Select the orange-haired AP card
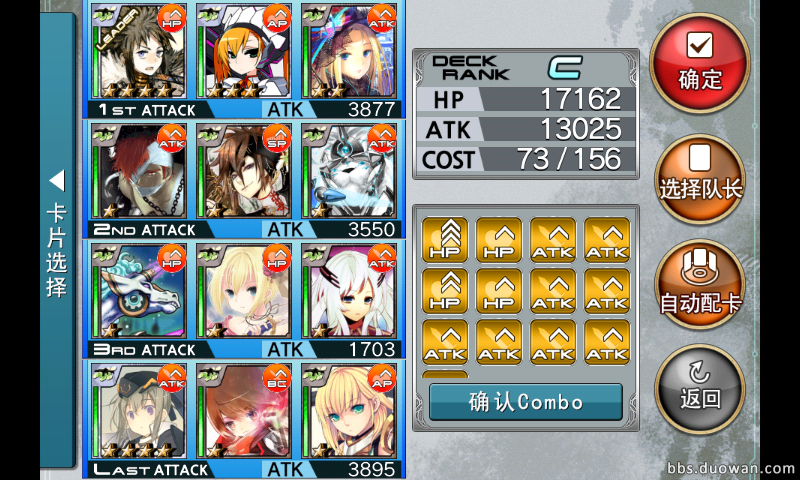800x480 pixels. click(x=243, y=50)
